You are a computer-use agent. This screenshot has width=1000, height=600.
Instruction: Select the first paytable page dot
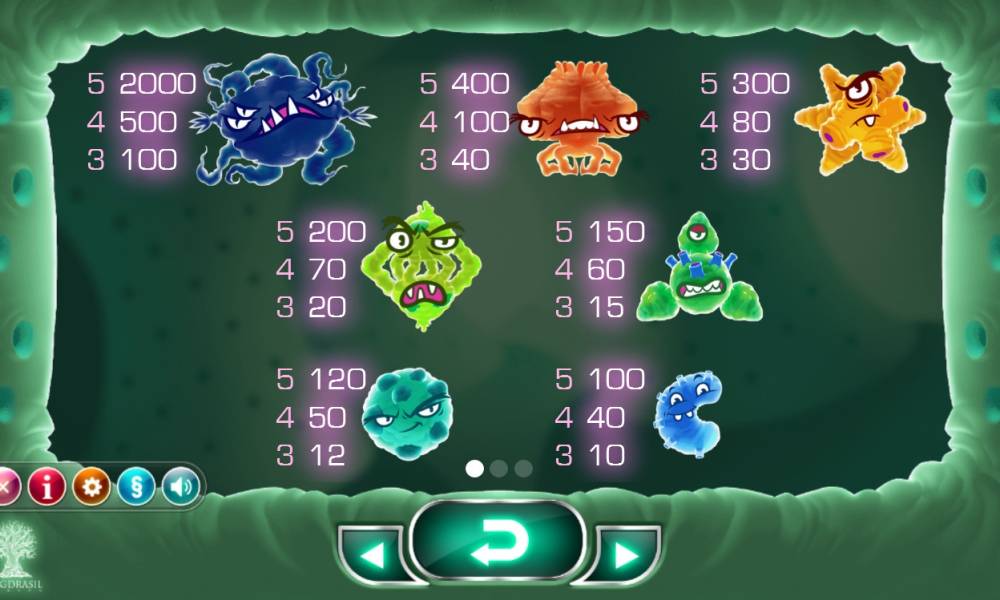coord(475,468)
